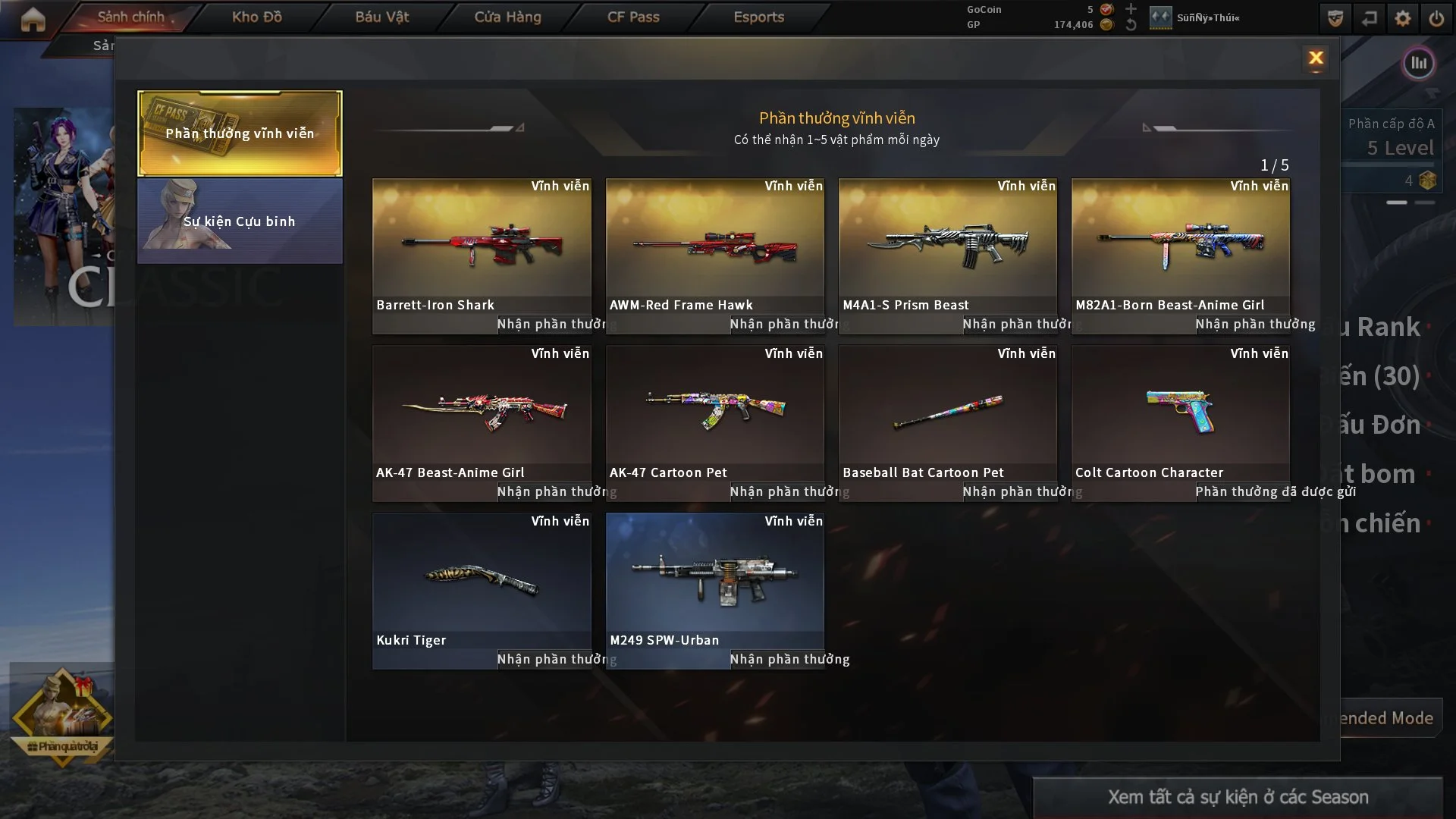Viewport: 1456px width, 819px height.
Task: Go to the Cửa Hàng shop tab
Action: 507,17
